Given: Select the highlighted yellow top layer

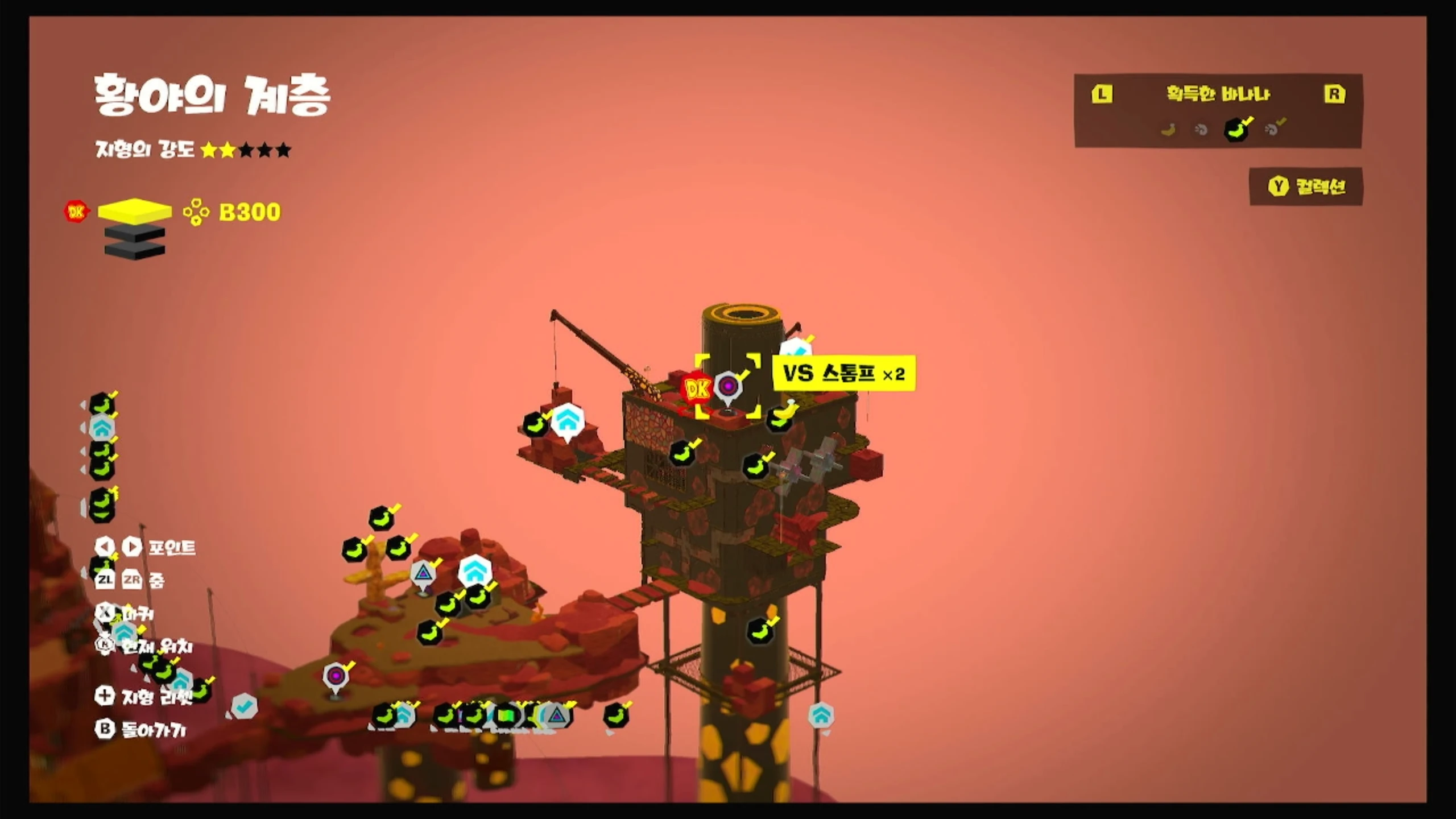Looking at the screenshot, I should click(135, 210).
